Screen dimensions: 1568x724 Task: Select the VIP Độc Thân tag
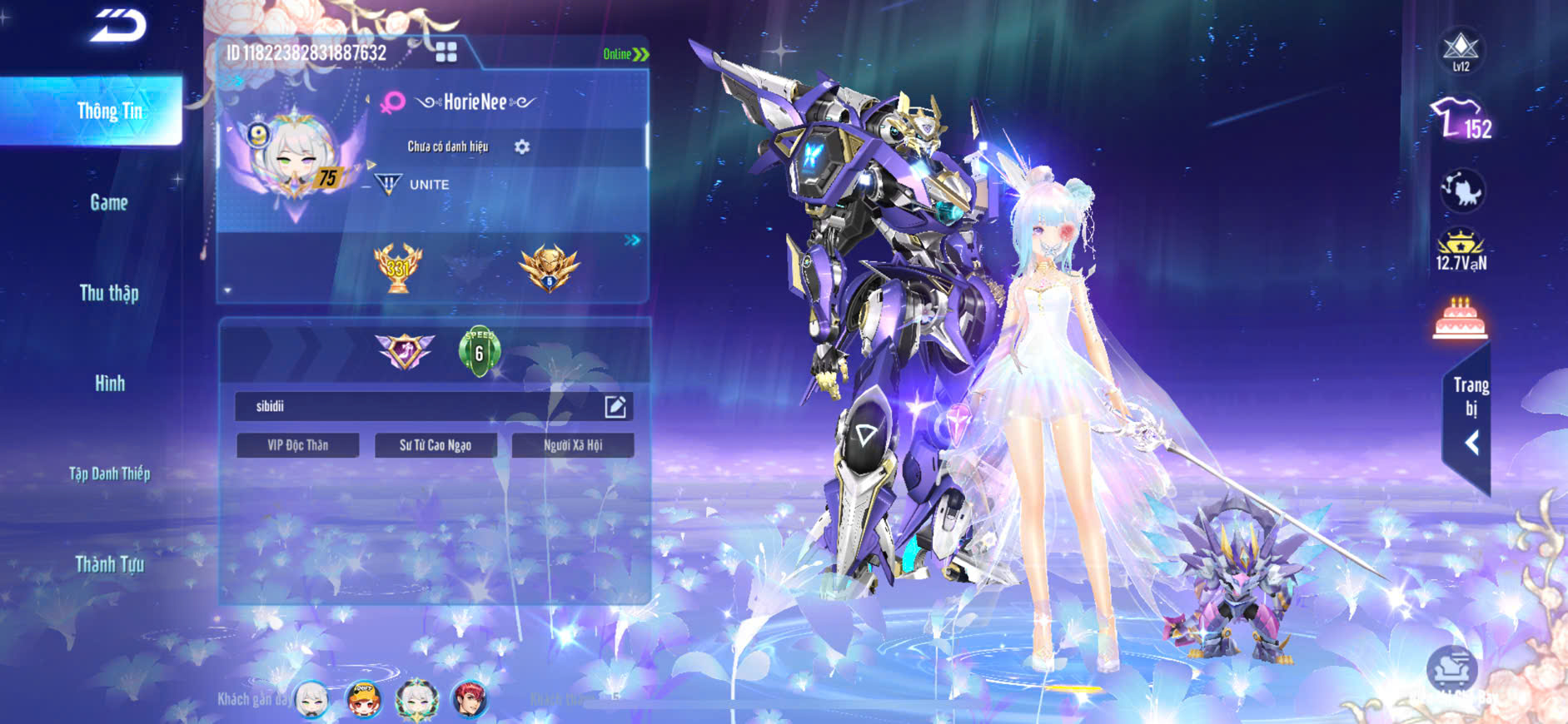pos(297,445)
